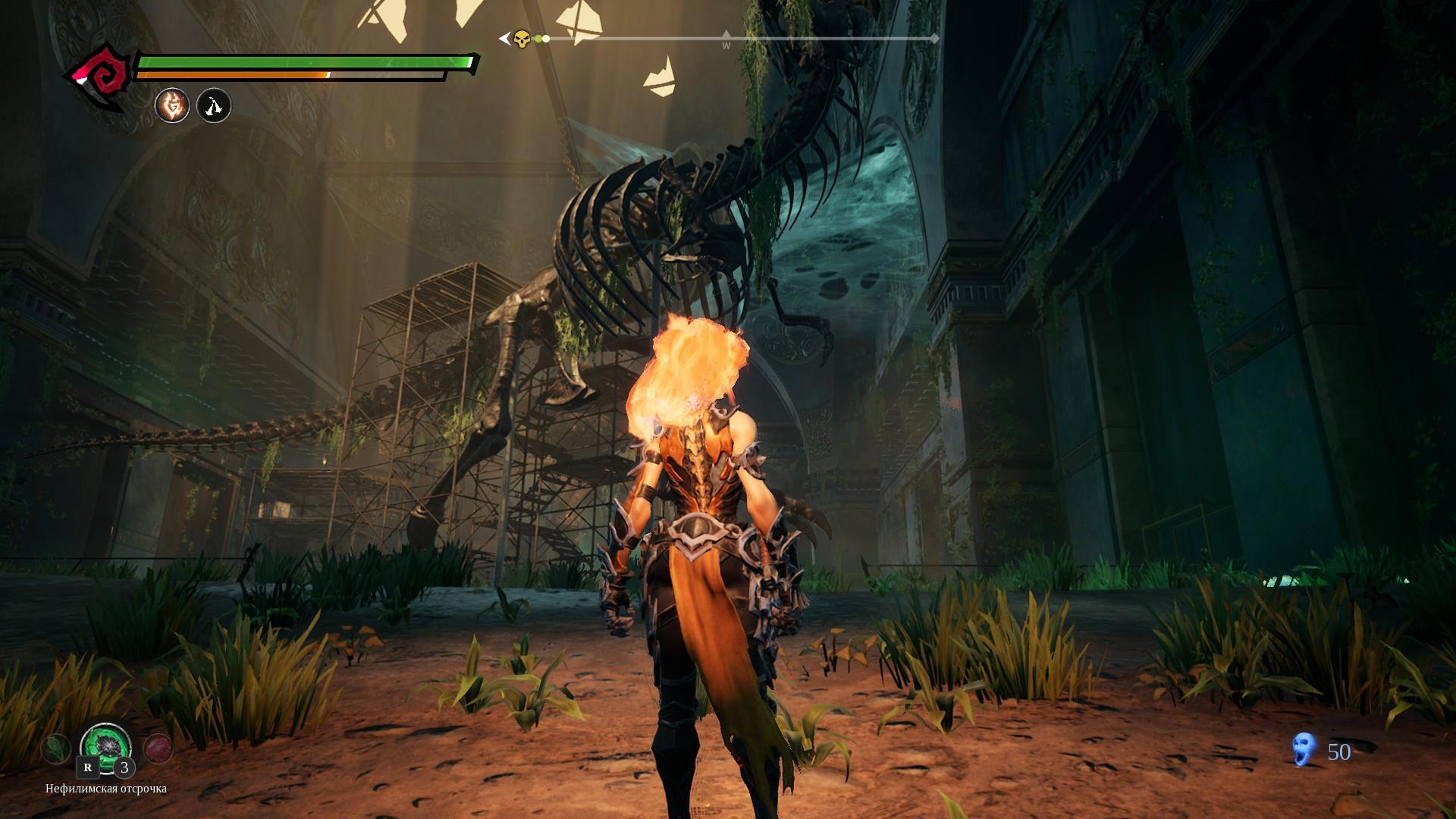The image size is (1456, 819).
Task: Select the black hollow icon beside the flame
Action: coord(214,106)
